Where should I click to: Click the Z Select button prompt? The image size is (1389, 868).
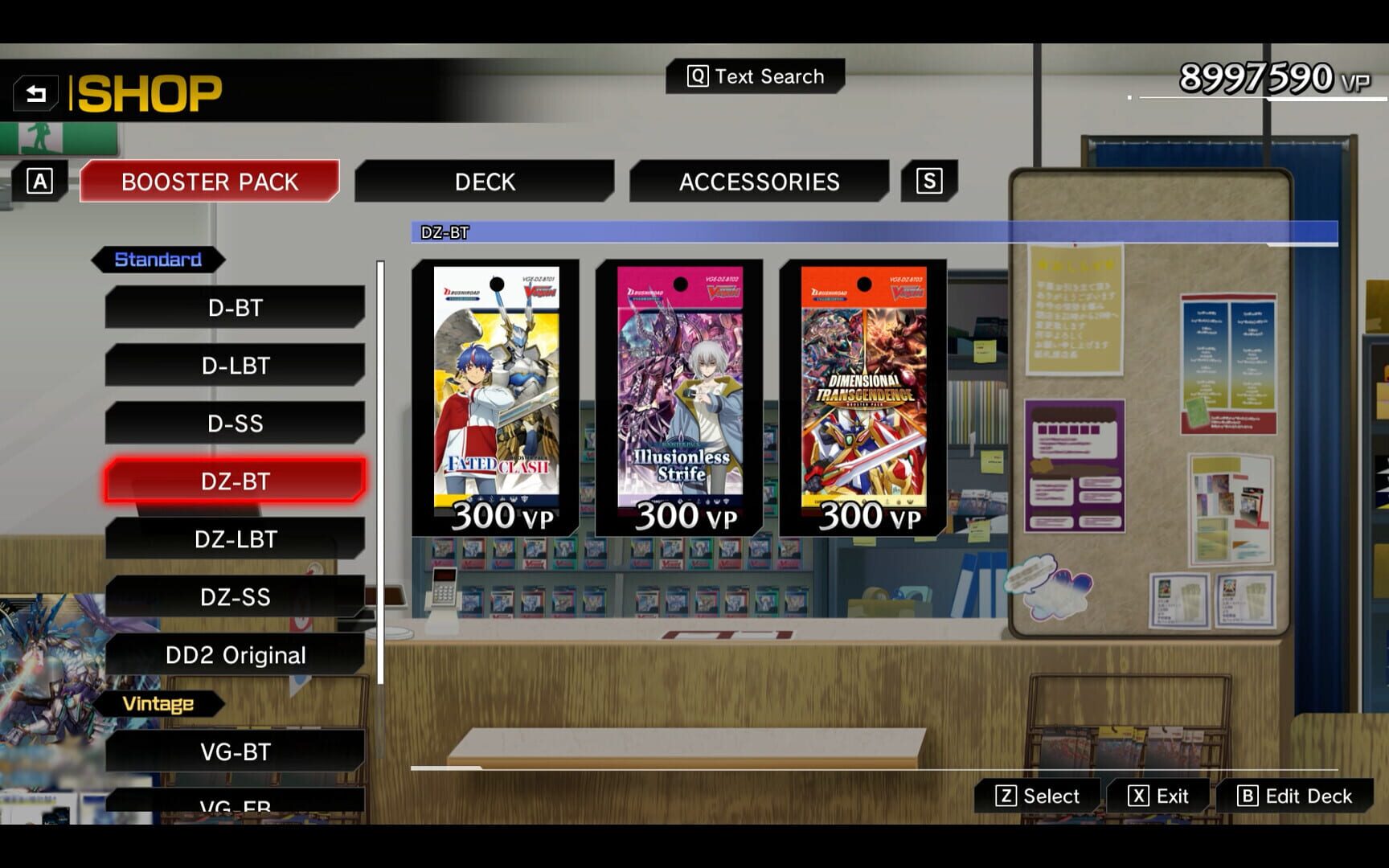click(1037, 796)
